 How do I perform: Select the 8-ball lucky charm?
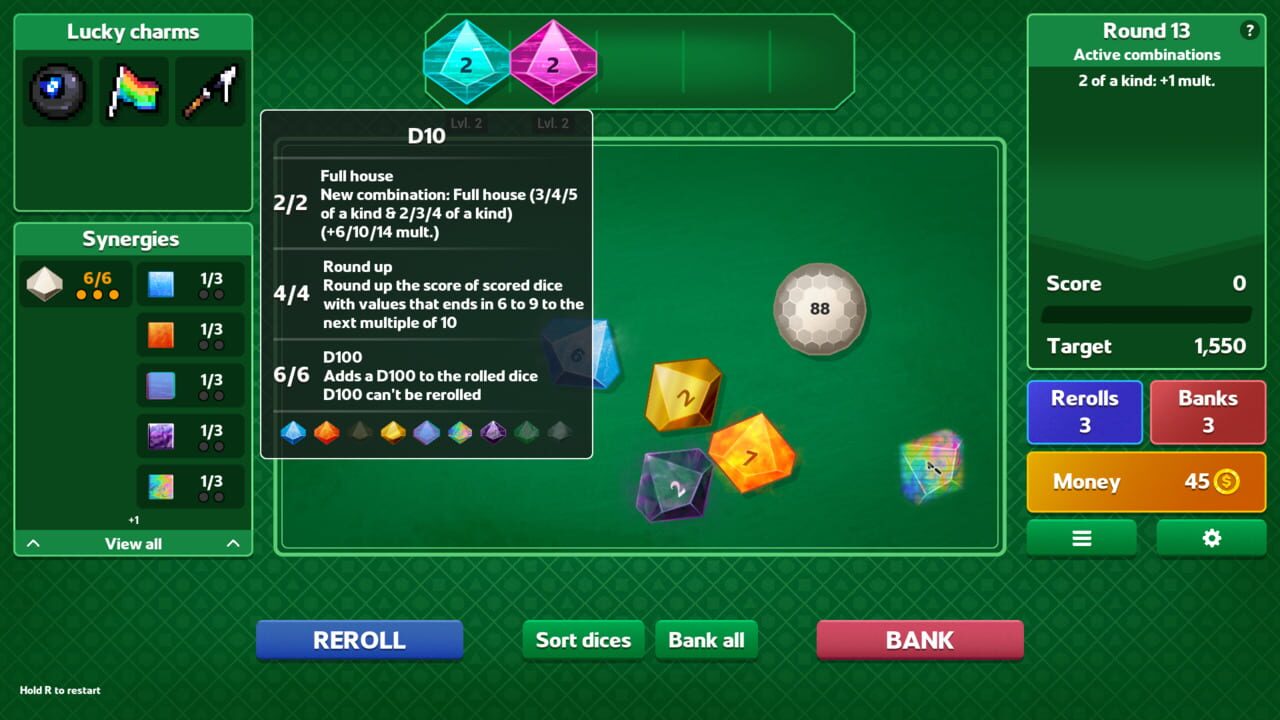57,91
